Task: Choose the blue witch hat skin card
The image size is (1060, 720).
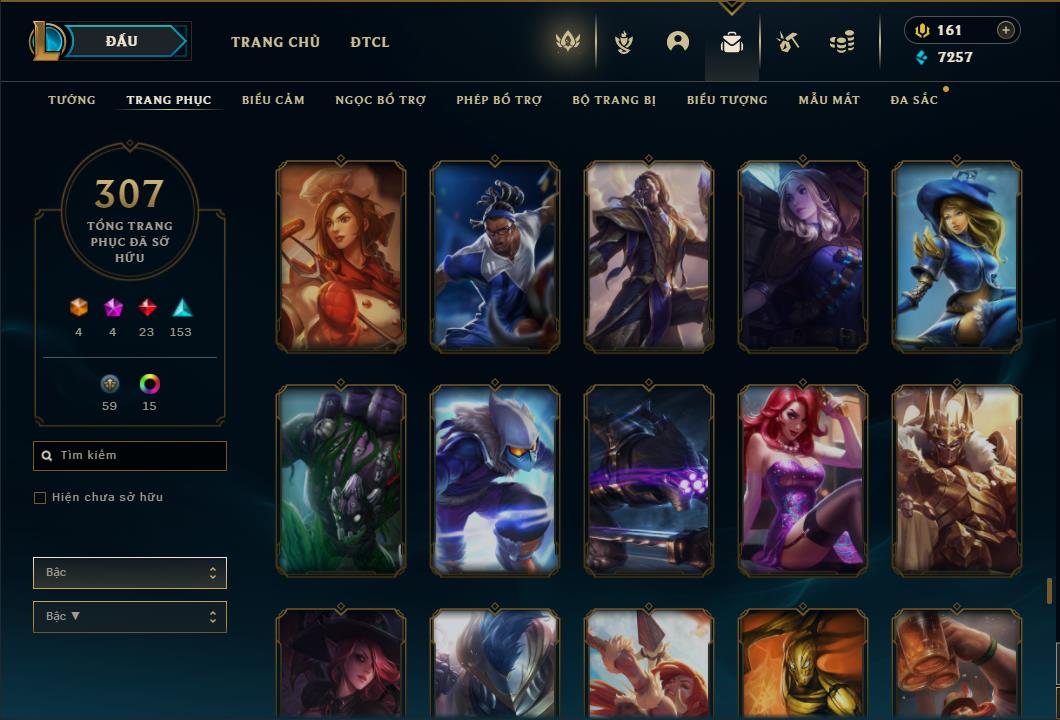Action: tap(957, 257)
